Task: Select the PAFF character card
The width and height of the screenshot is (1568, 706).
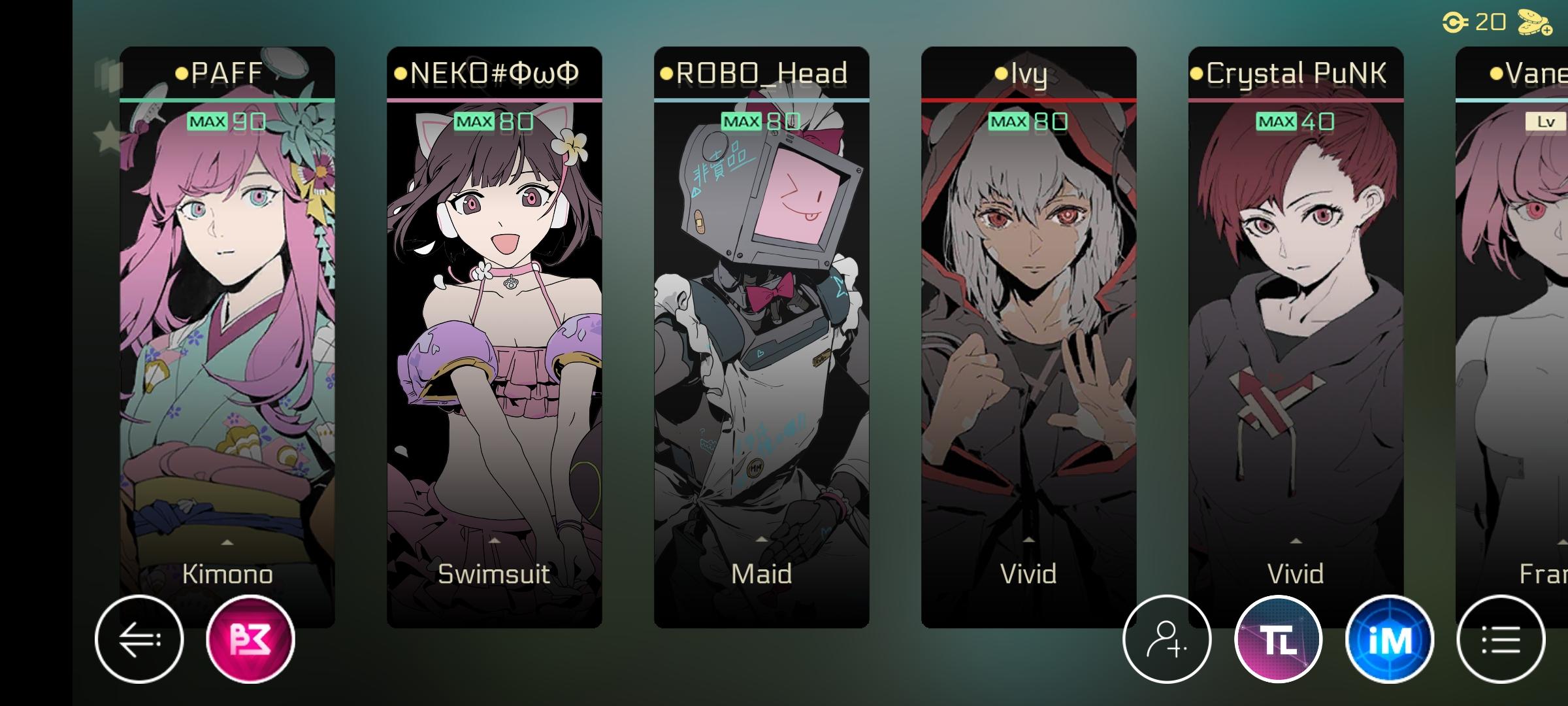Action: 227,327
